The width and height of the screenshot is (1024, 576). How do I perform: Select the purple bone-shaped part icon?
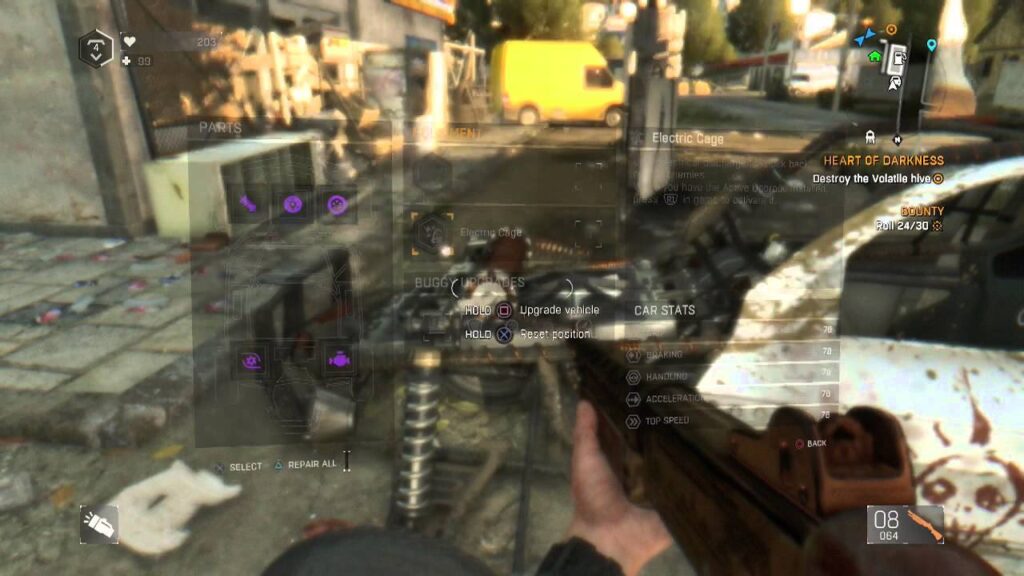(x=248, y=204)
